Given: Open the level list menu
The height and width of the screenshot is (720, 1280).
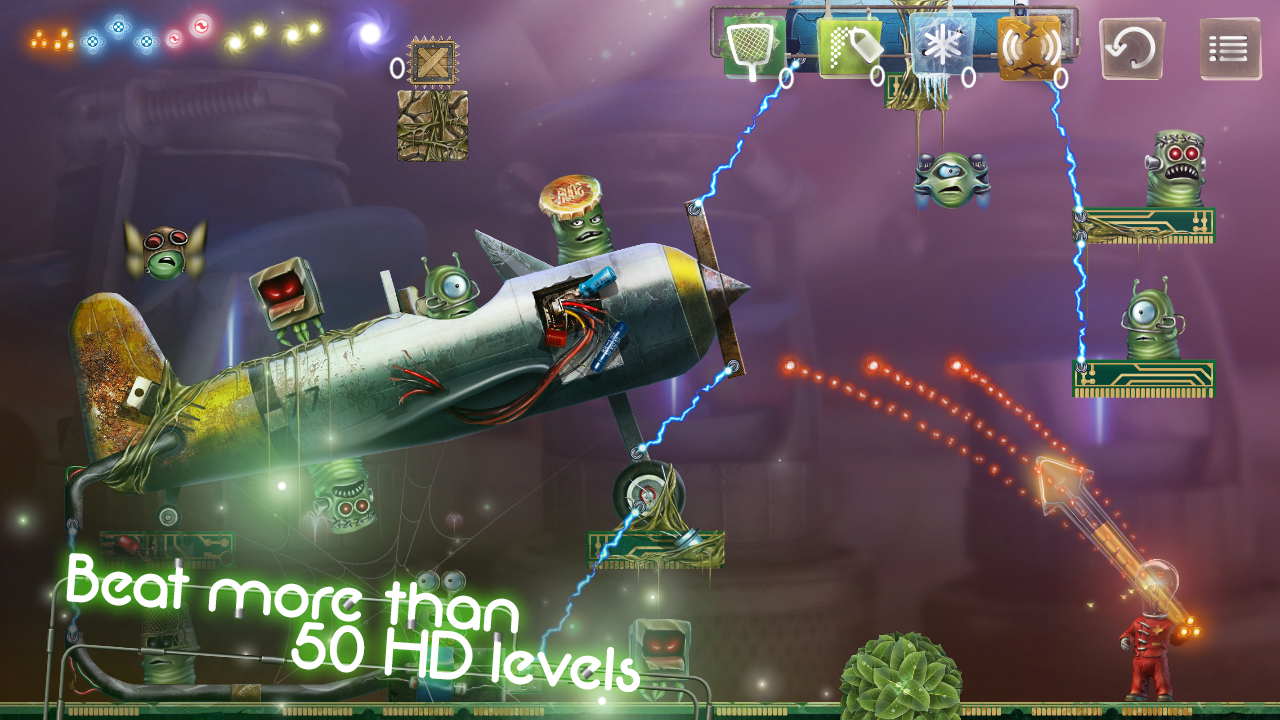Looking at the screenshot, I should tap(1230, 48).
